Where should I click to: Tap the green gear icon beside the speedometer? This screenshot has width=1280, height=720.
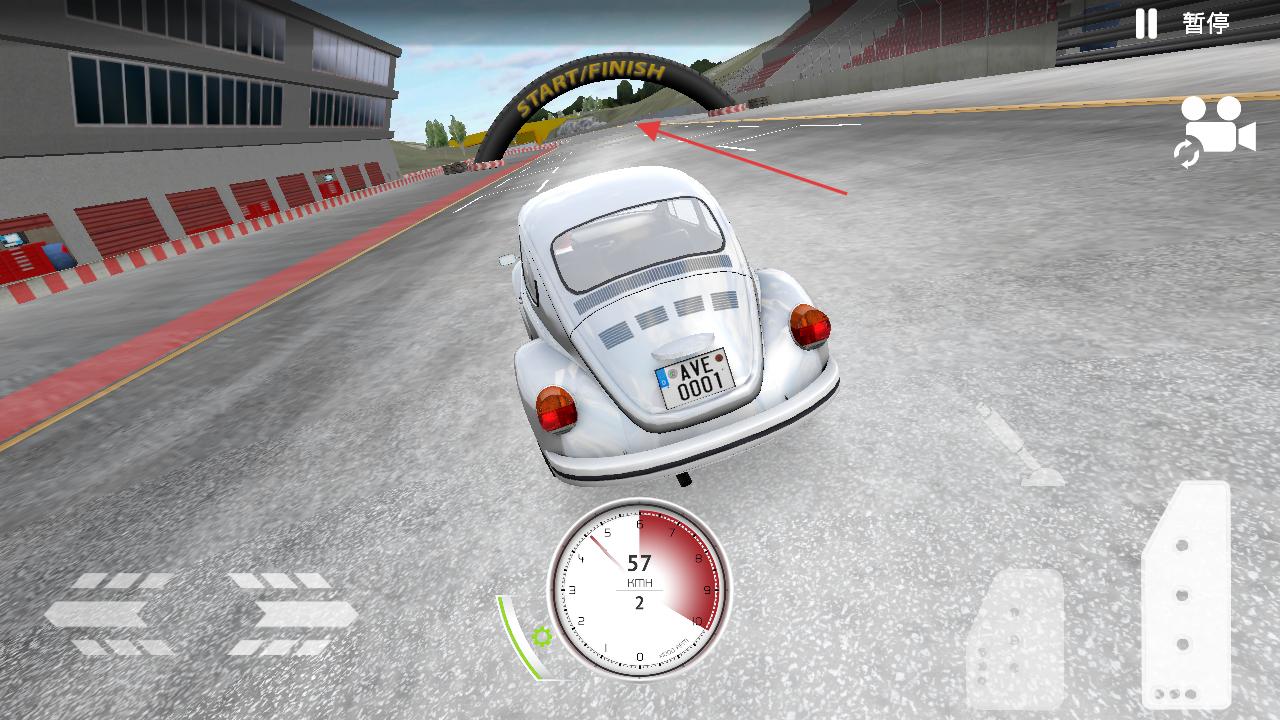pyautogui.click(x=542, y=636)
